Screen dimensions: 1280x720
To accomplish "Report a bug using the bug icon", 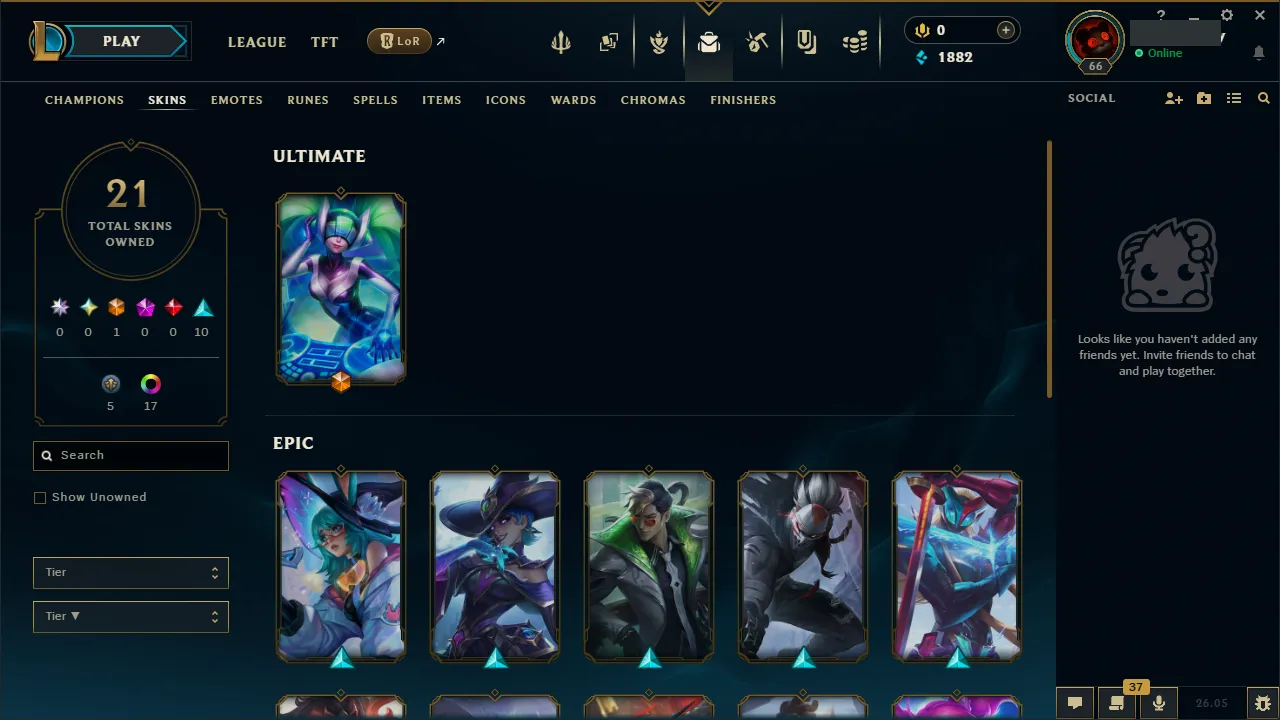I will (1262, 703).
